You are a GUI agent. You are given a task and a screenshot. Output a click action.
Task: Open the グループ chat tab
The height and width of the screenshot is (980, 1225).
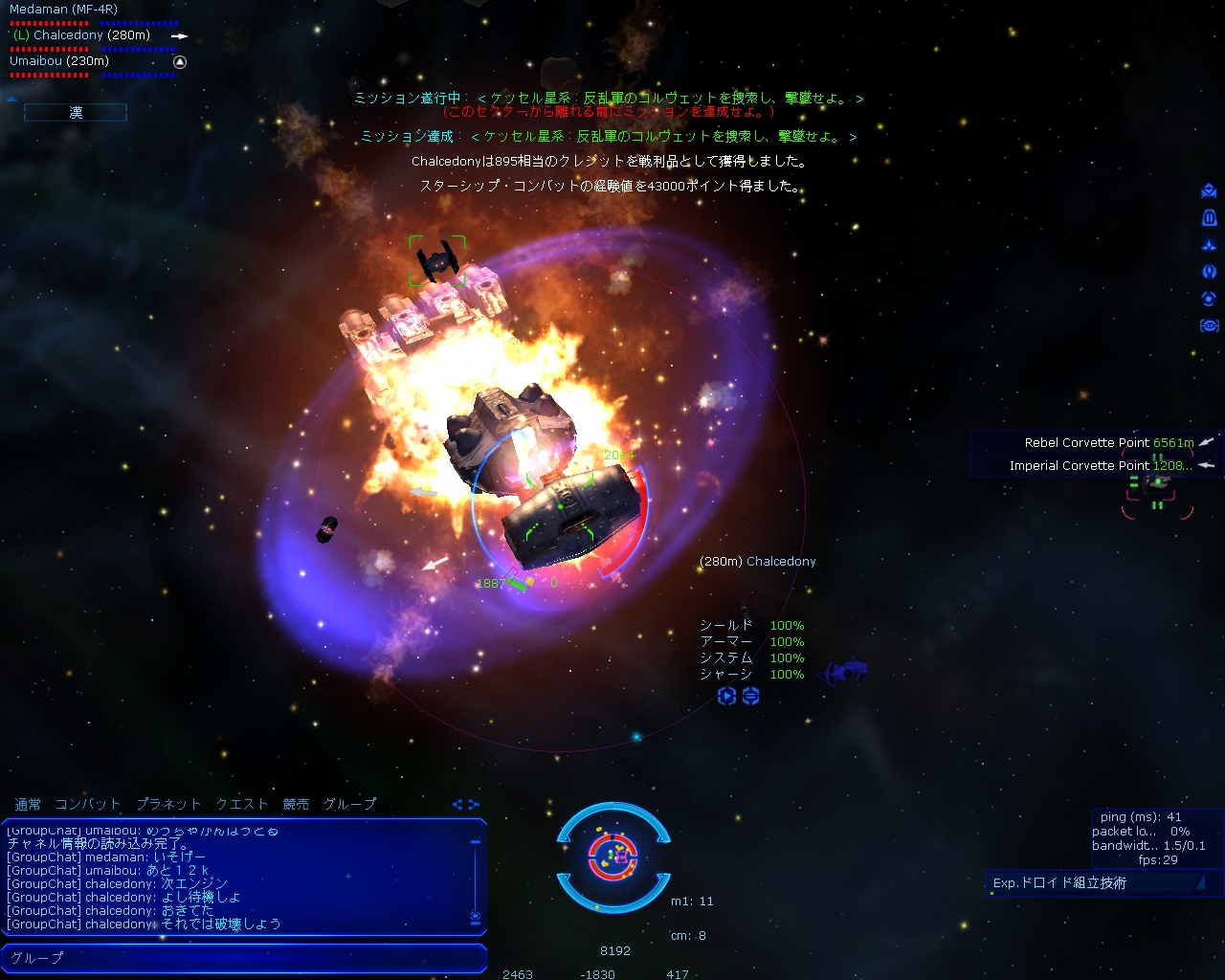(350, 804)
